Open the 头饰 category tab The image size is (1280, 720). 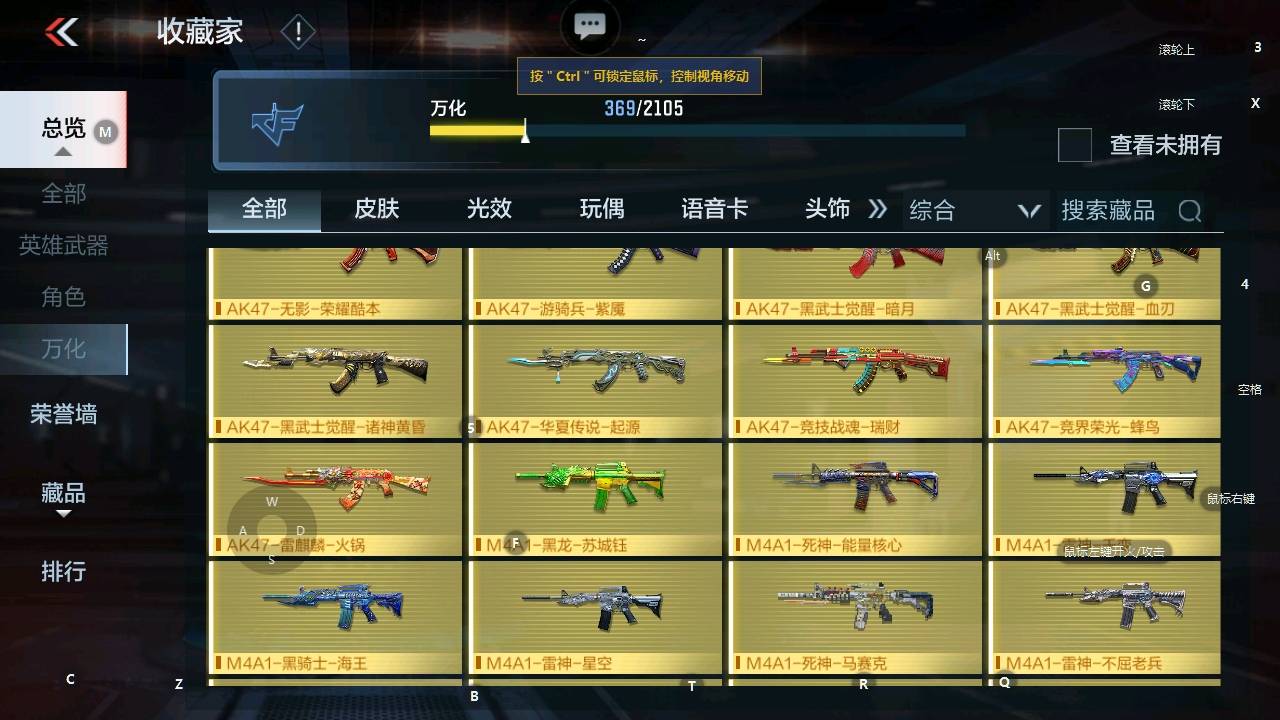(828, 210)
